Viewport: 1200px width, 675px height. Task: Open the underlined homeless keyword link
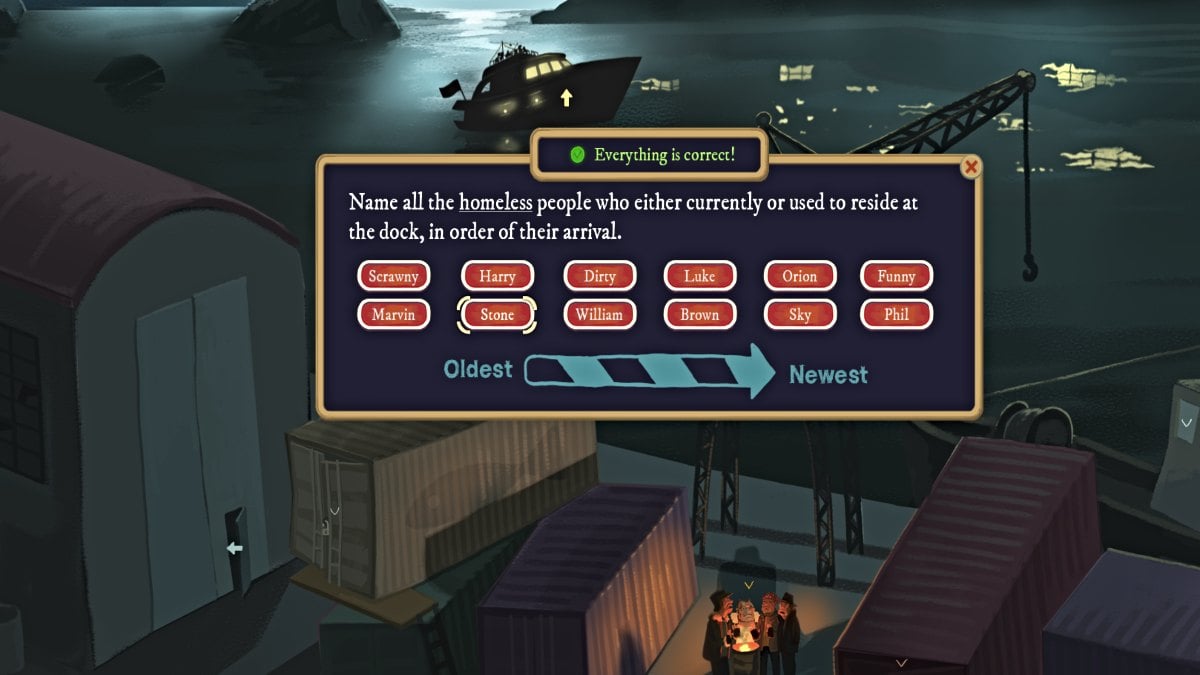click(x=495, y=203)
